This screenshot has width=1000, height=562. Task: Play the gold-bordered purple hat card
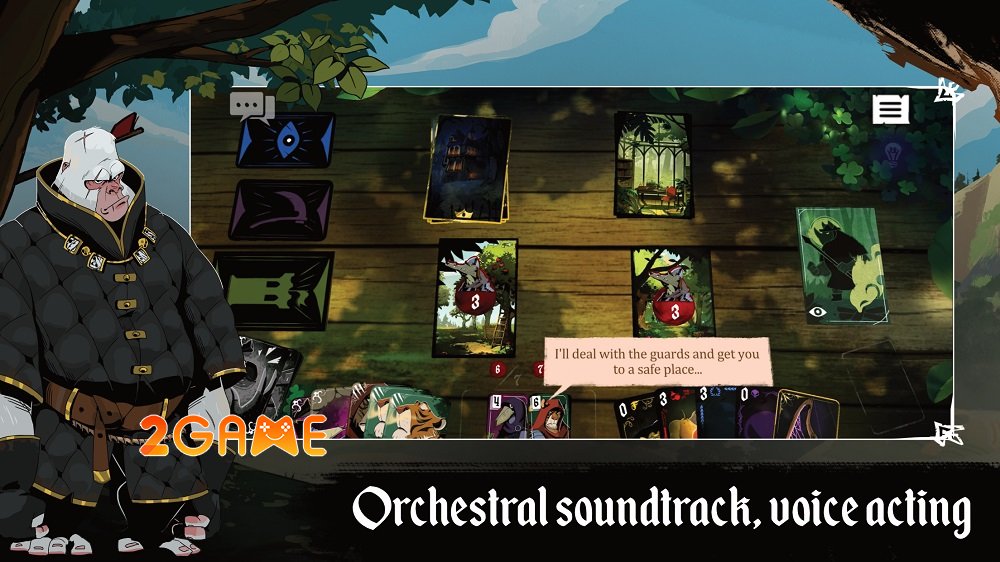pos(806,414)
